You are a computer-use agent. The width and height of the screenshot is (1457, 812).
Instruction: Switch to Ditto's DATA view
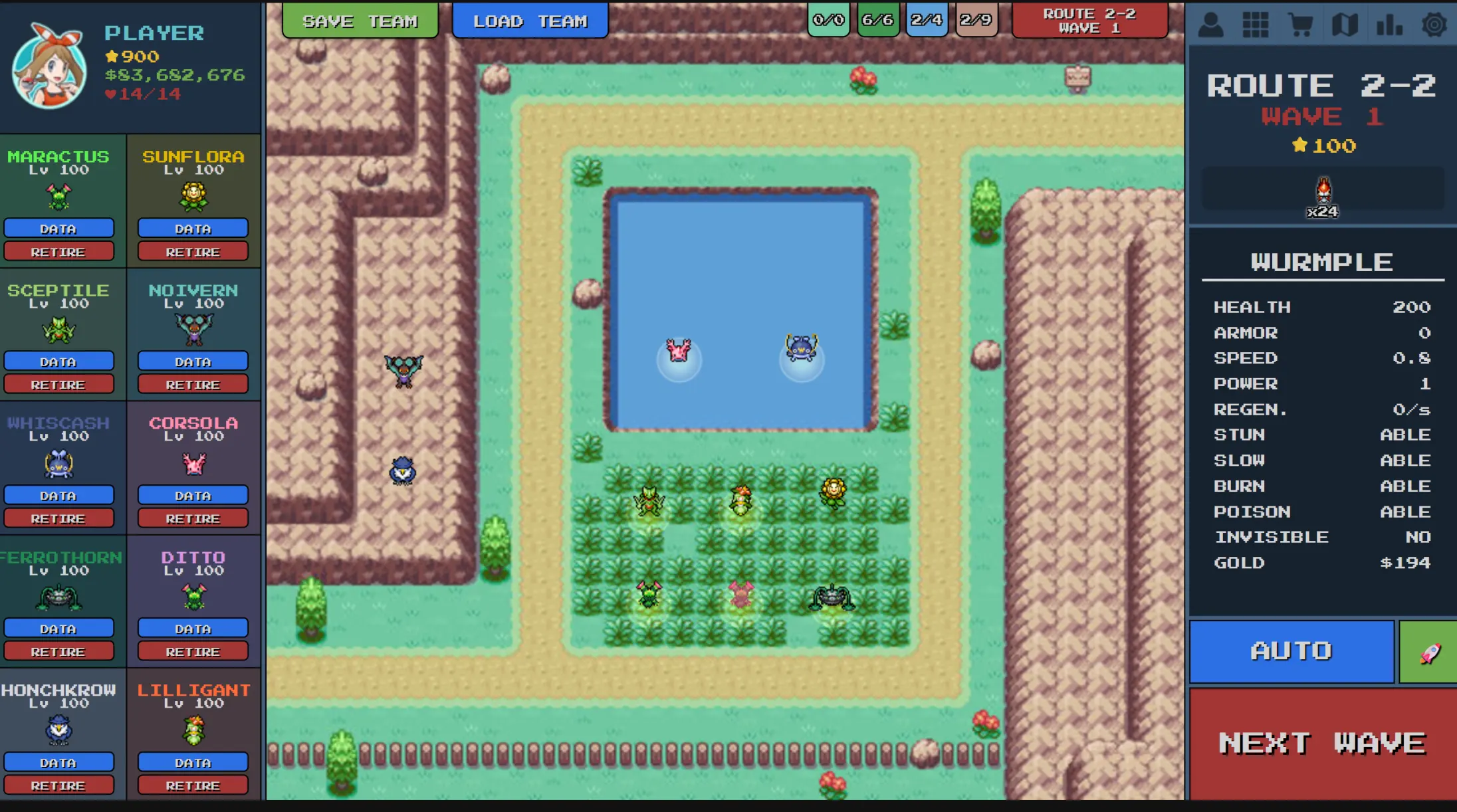(192, 627)
